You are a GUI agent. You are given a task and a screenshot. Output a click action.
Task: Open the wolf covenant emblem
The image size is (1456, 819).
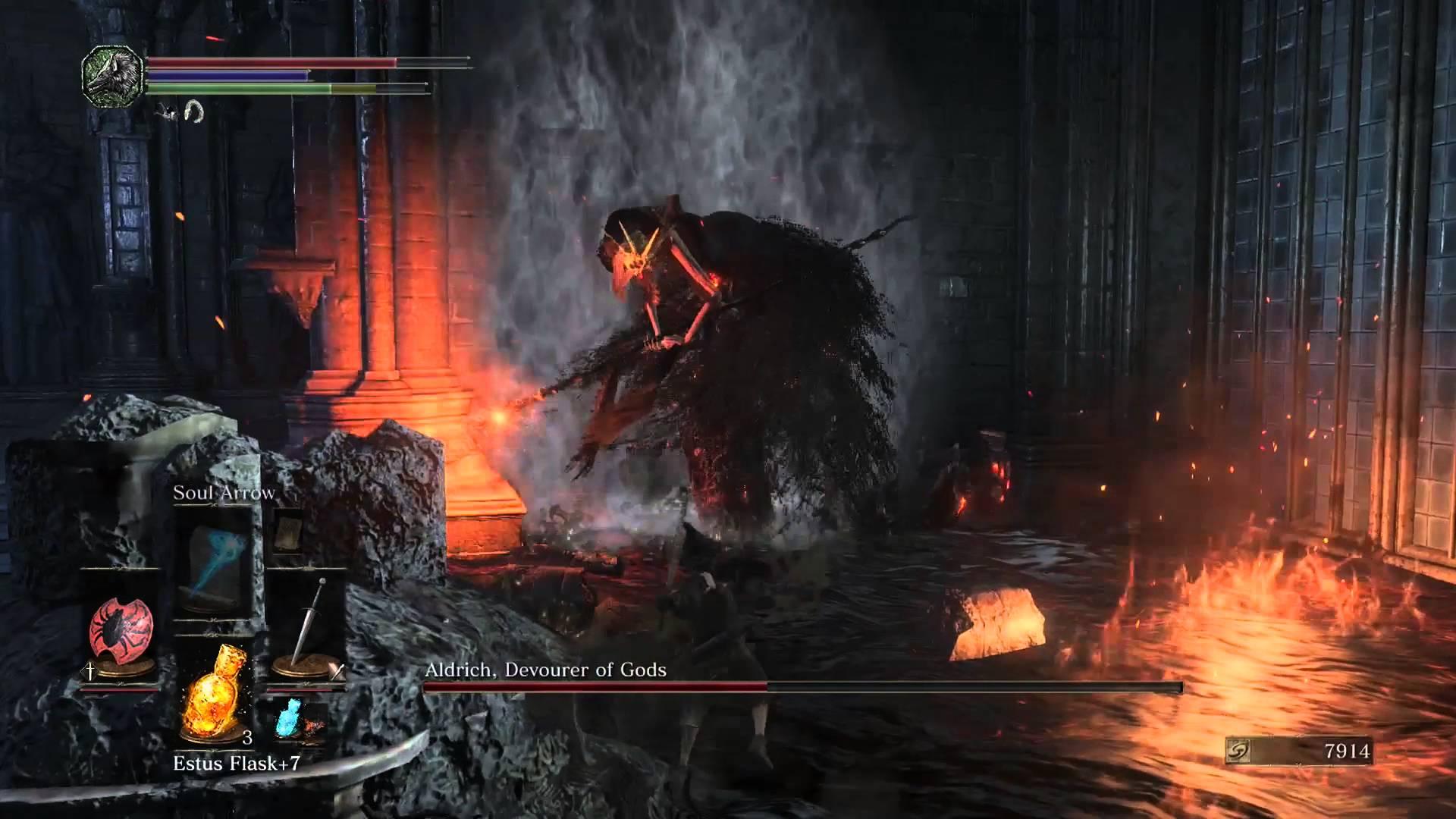113,76
